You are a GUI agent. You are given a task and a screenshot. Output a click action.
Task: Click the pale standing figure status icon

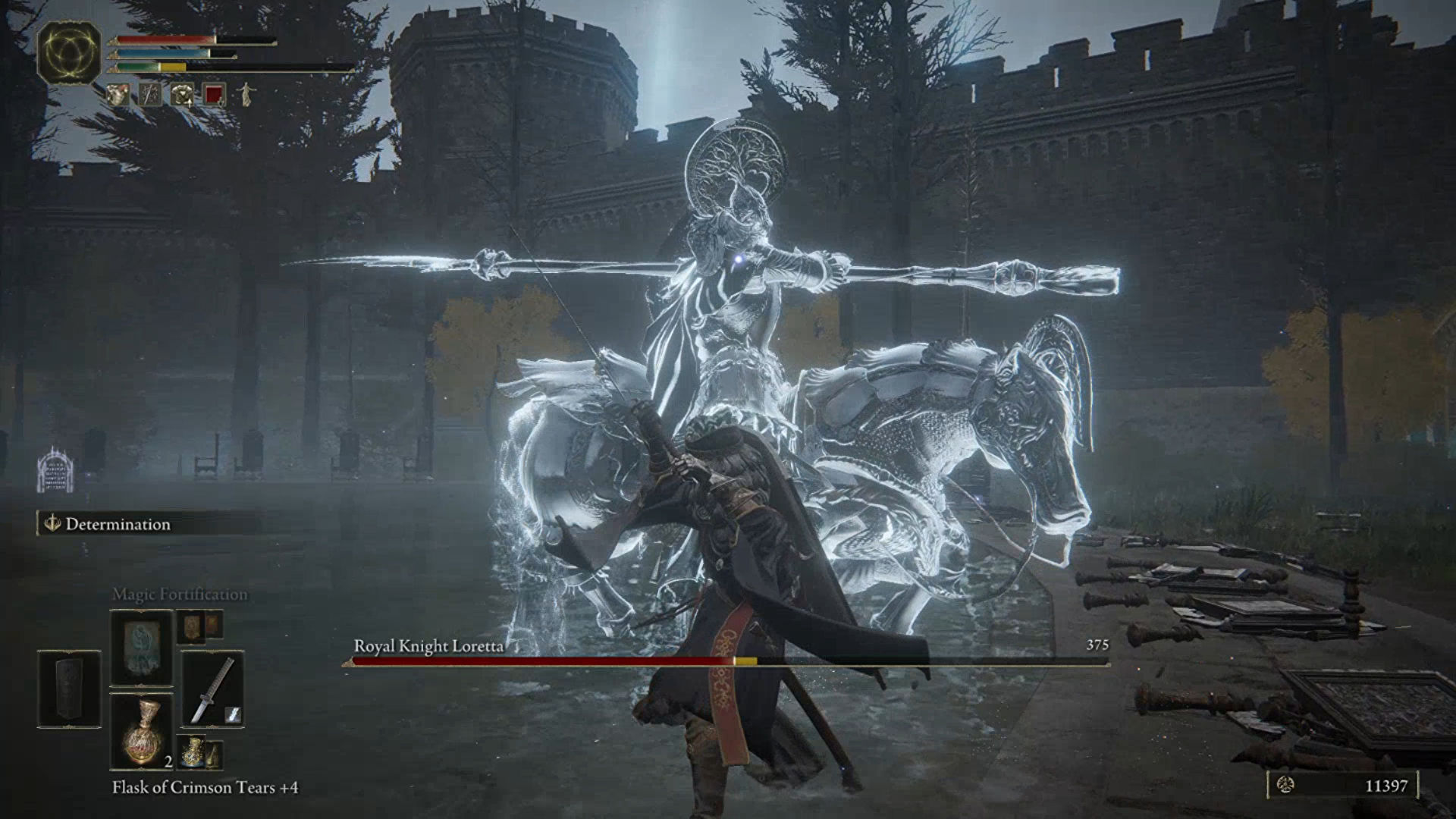(x=246, y=95)
